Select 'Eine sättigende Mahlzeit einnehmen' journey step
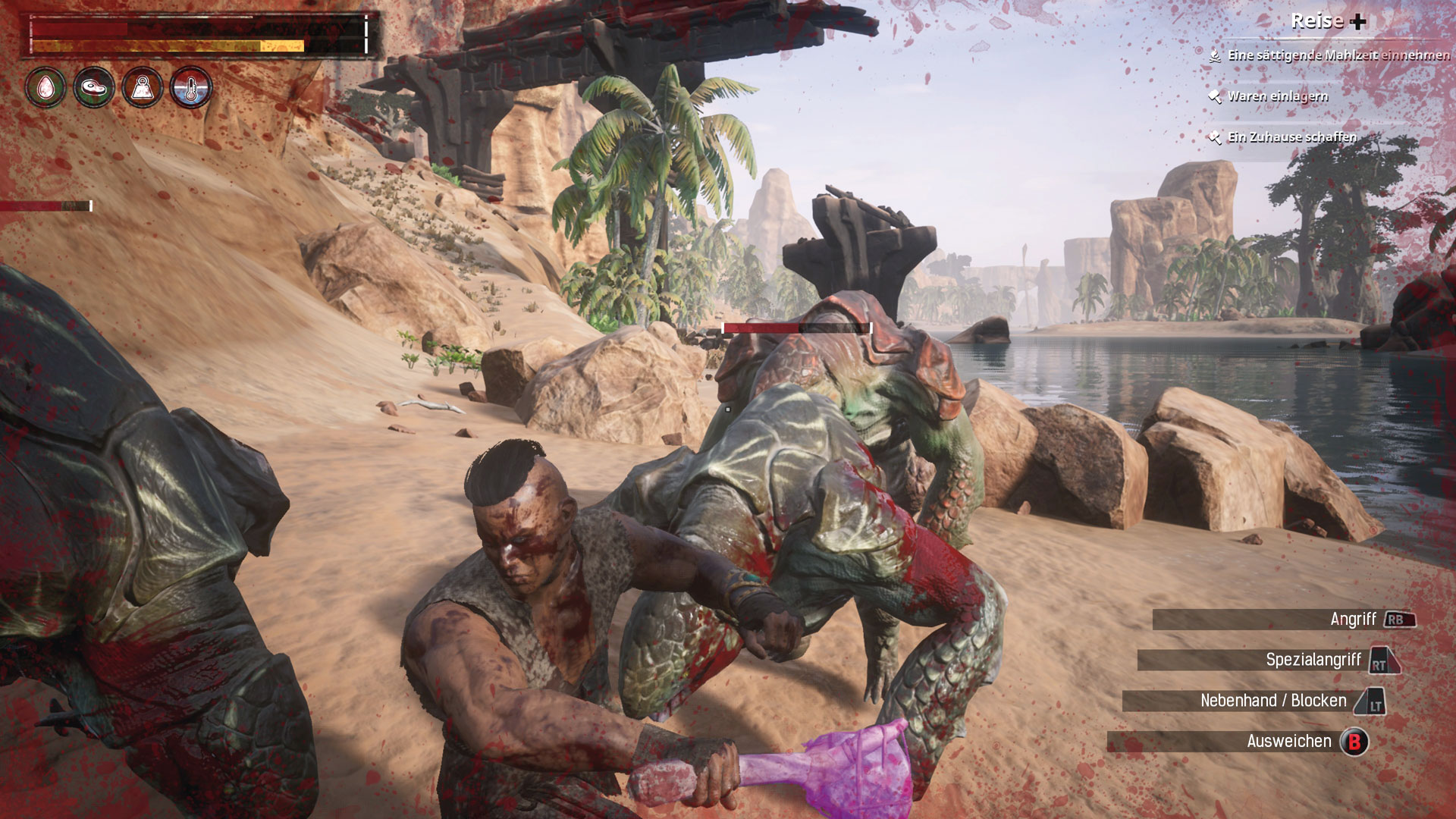Viewport: 1456px width, 819px height. pos(1338,55)
